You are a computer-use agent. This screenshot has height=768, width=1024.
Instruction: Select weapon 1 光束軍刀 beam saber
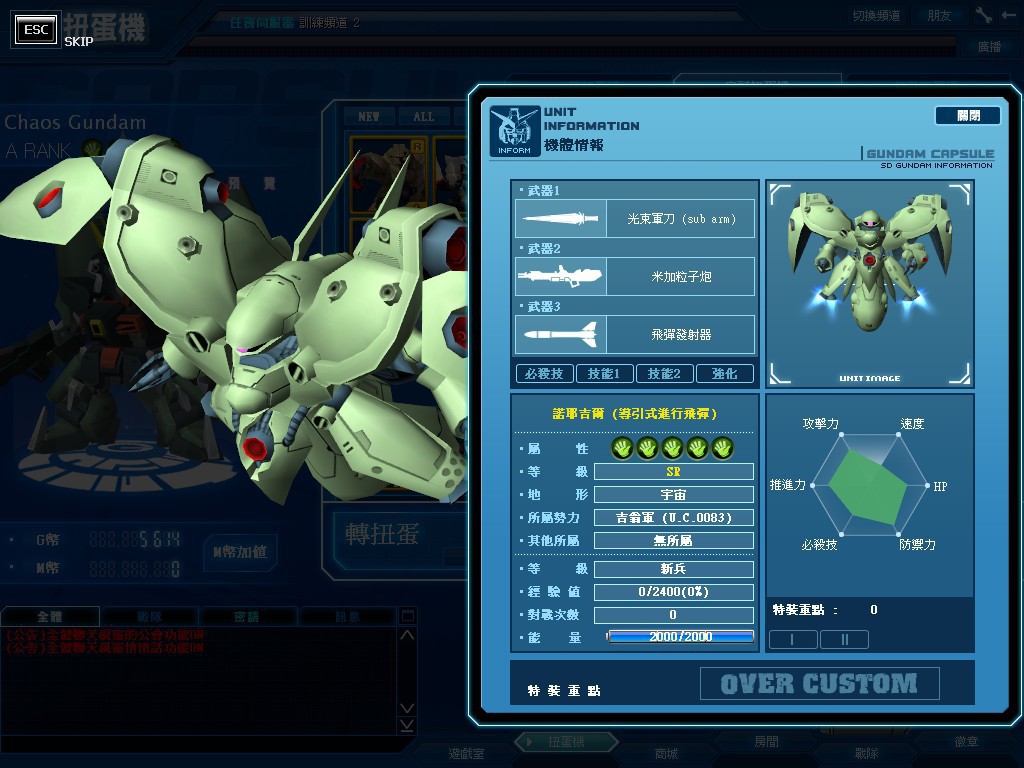click(635, 218)
